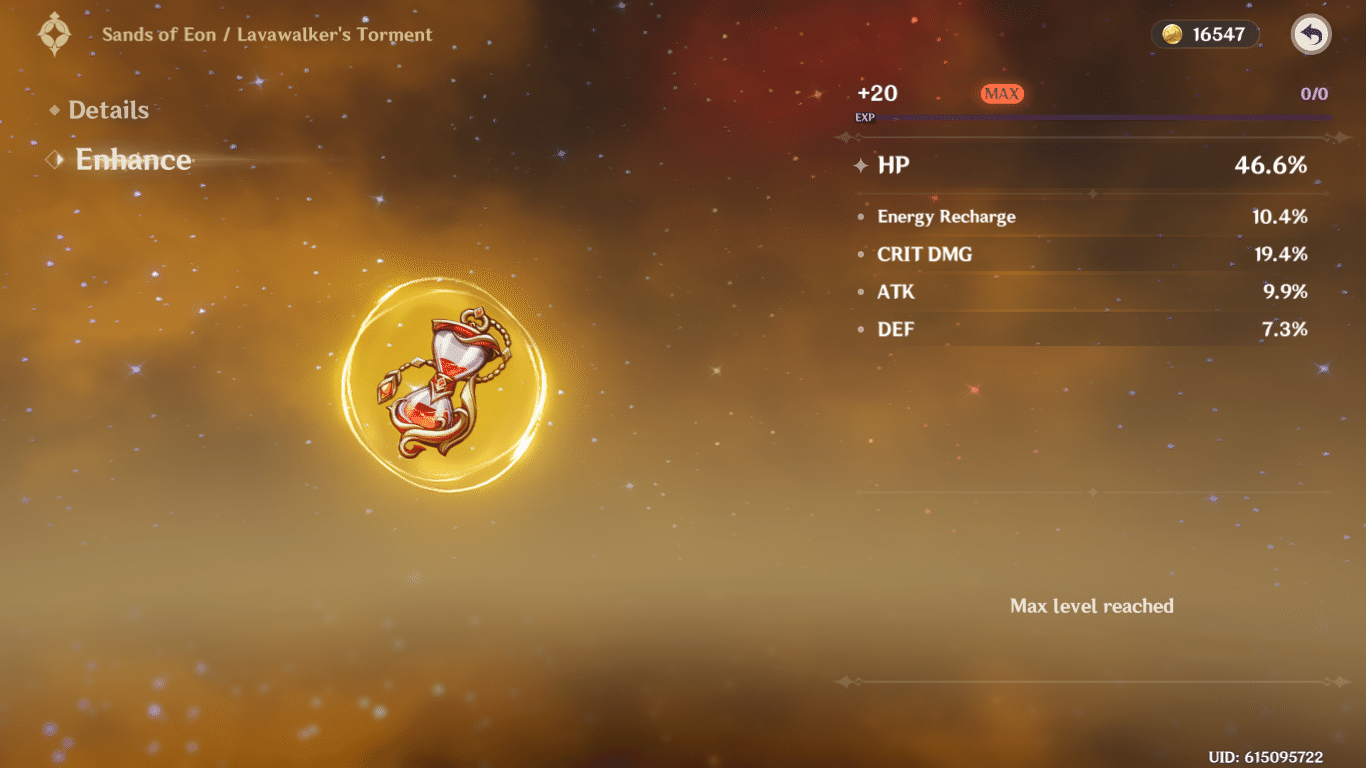The image size is (1366, 768).
Task: Select the CRIT DMG substat entry
Action: (x=923, y=254)
